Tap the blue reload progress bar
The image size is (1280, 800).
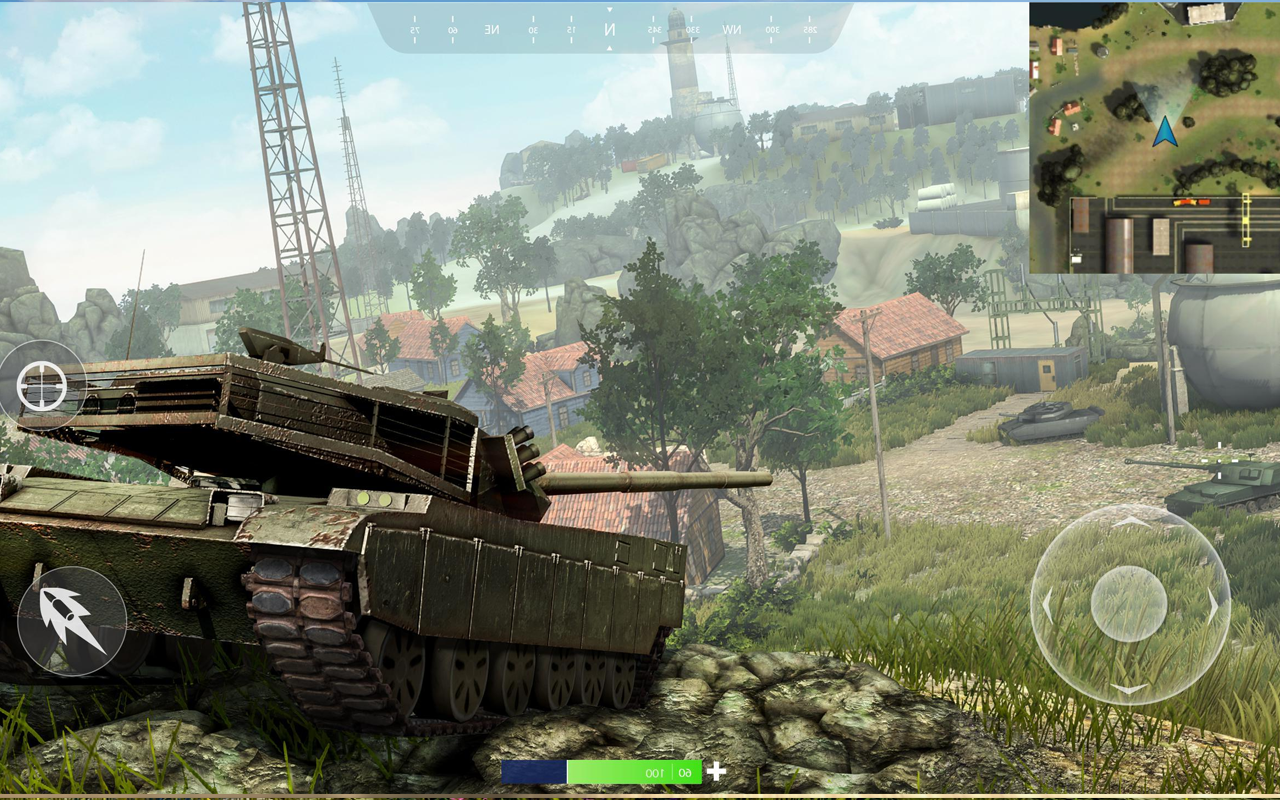(x=532, y=771)
